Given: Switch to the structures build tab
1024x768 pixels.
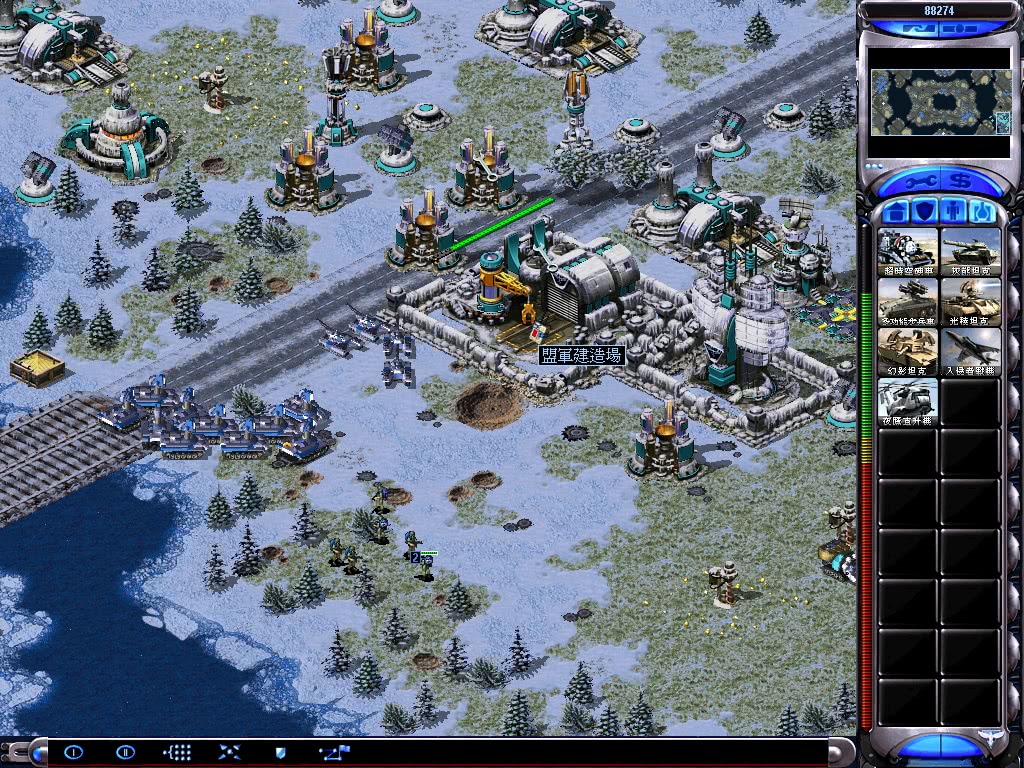Looking at the screenshot, I should coord(896,212).
